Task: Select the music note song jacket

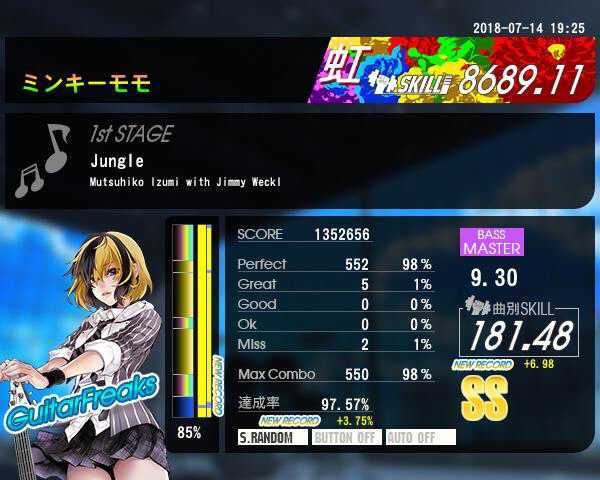Action: (x=43, y=161)
